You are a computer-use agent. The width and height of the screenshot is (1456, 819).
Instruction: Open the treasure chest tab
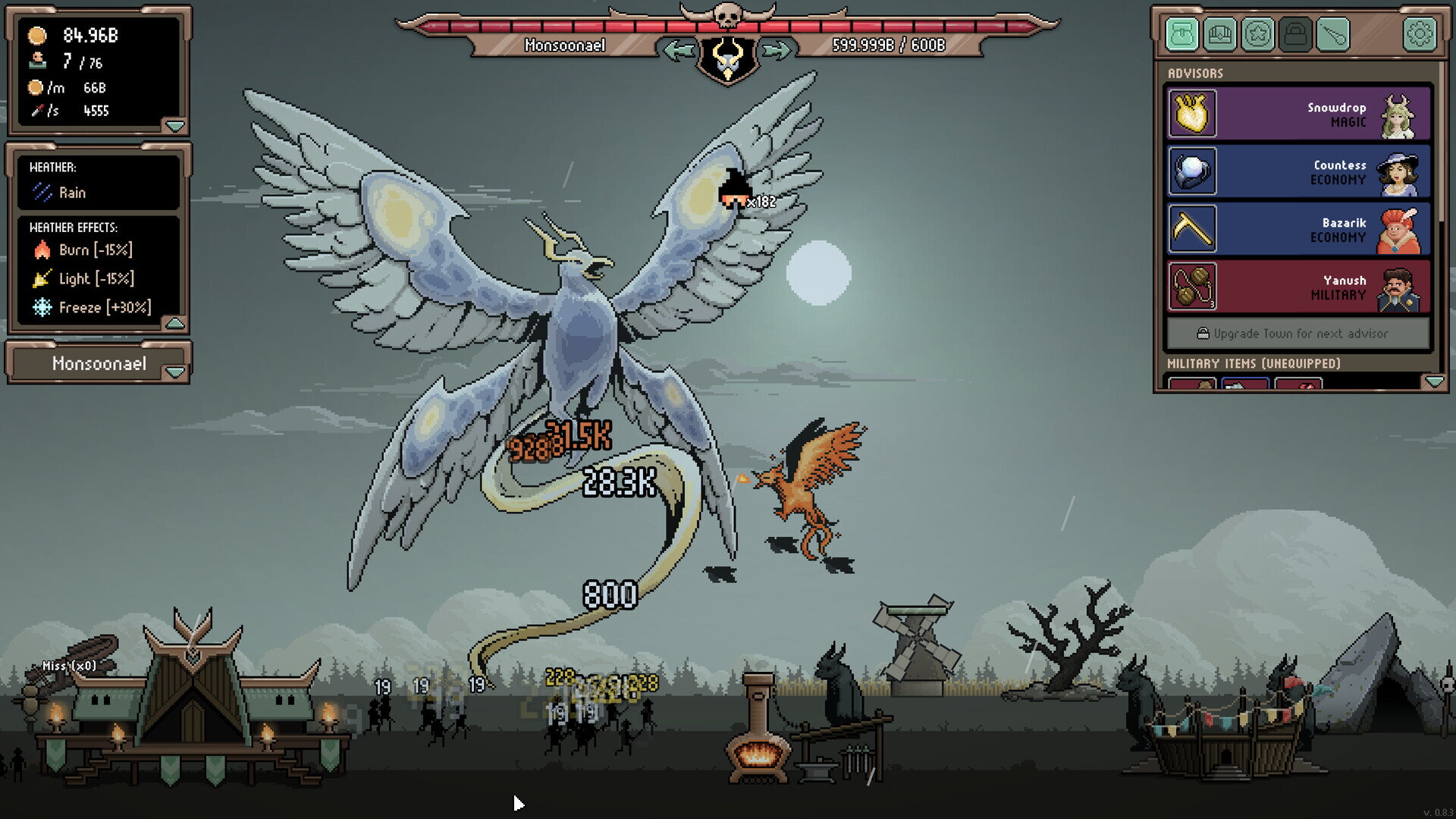click(x=1220, y=34)
